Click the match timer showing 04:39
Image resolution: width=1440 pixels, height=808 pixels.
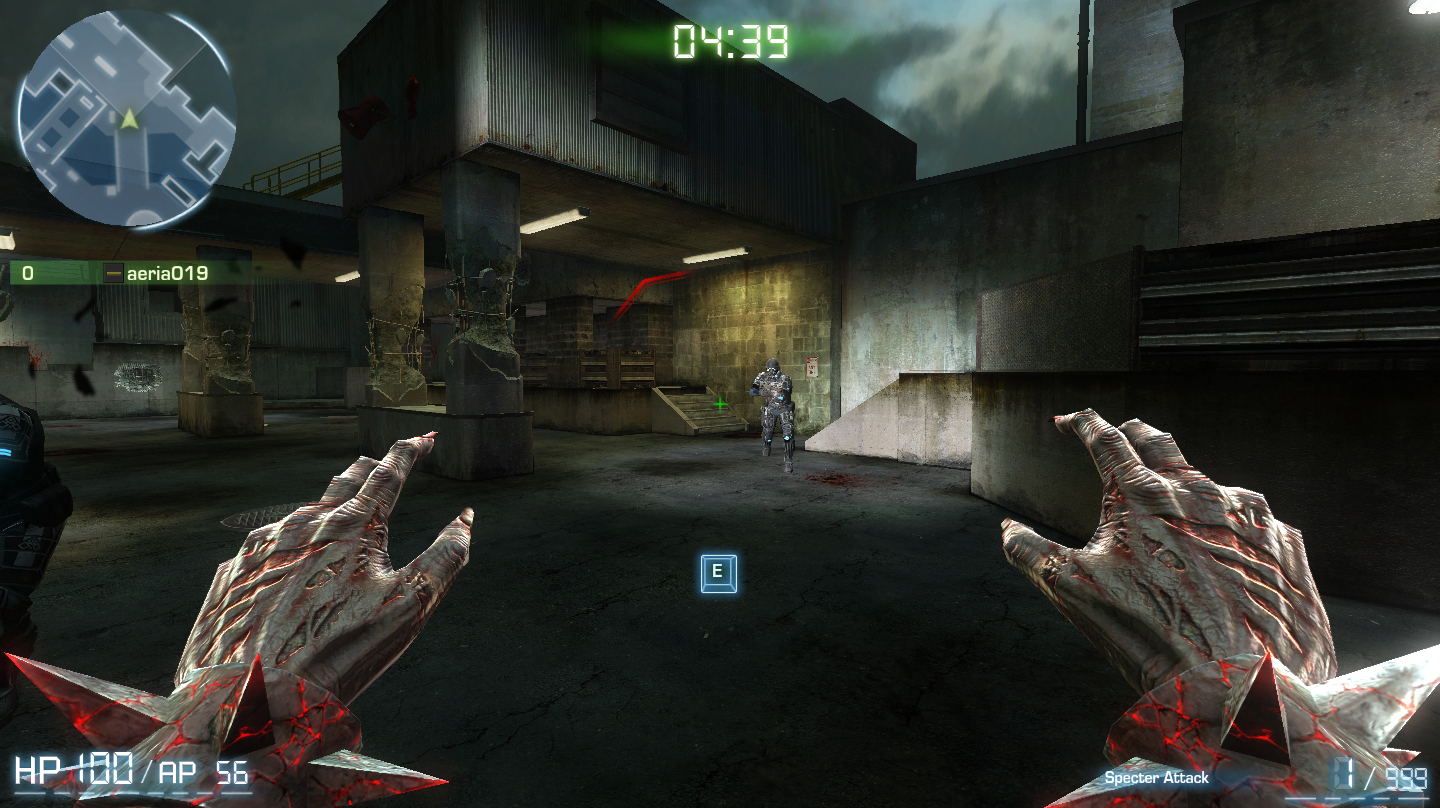[729, 42]
